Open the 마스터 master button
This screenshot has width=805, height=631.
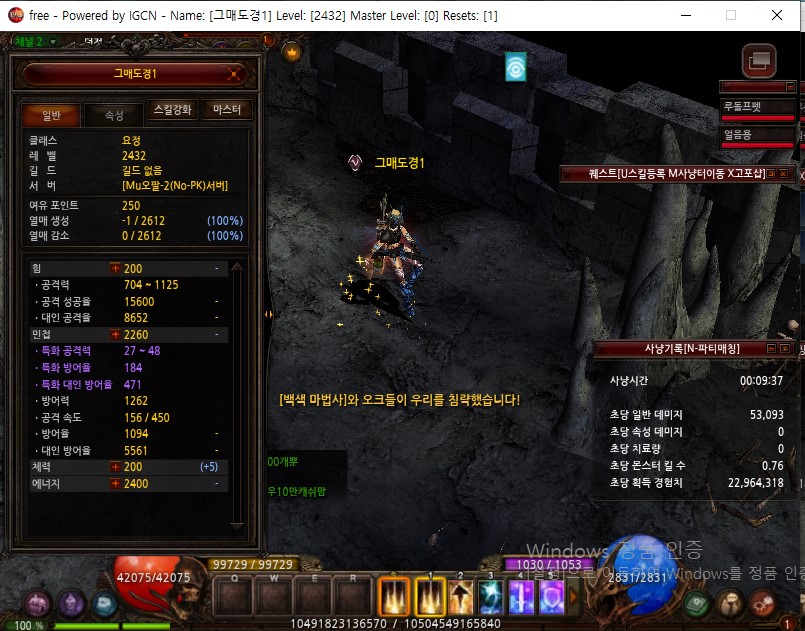click(x=226, y=110)
